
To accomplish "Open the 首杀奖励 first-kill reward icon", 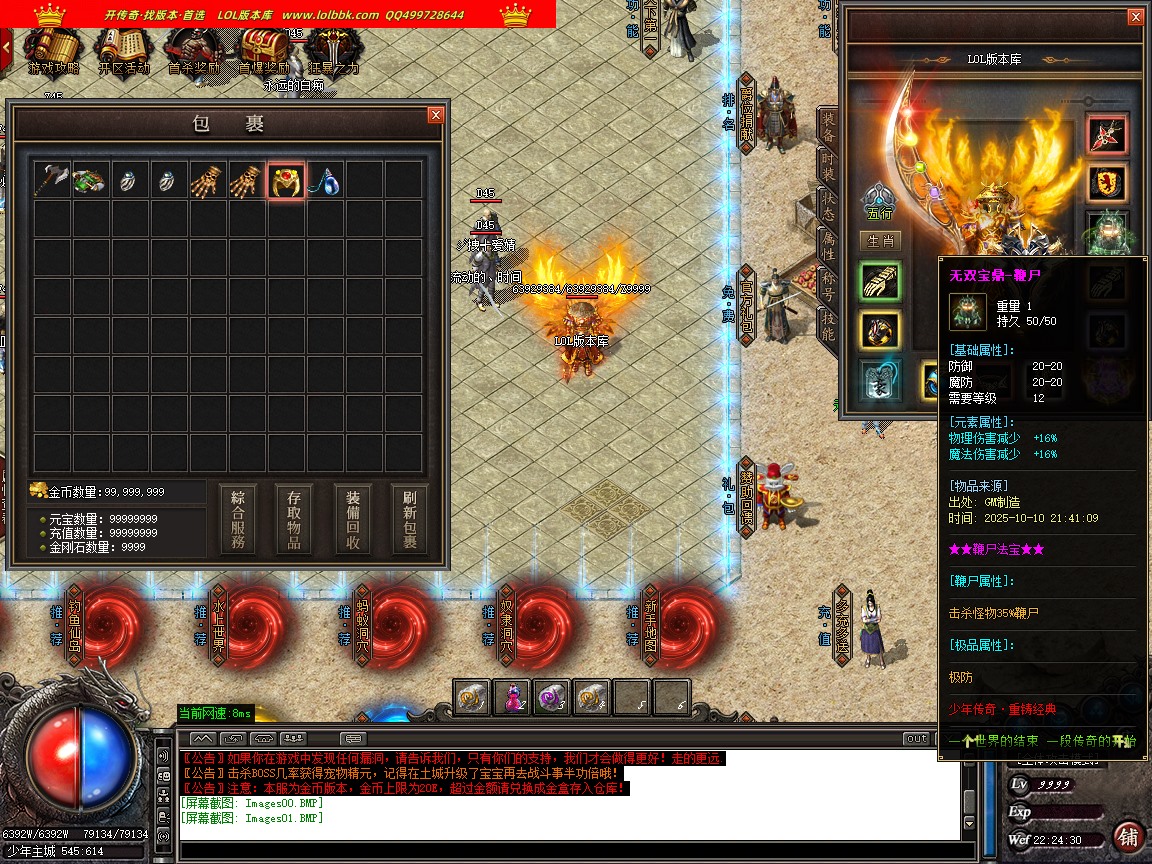I will point(192,50).
